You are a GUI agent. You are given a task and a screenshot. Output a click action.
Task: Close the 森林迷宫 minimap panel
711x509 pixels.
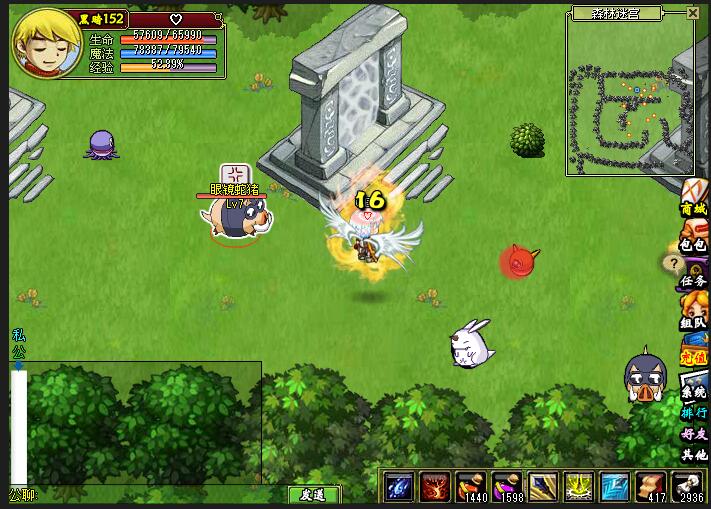[x=694, y=13]
